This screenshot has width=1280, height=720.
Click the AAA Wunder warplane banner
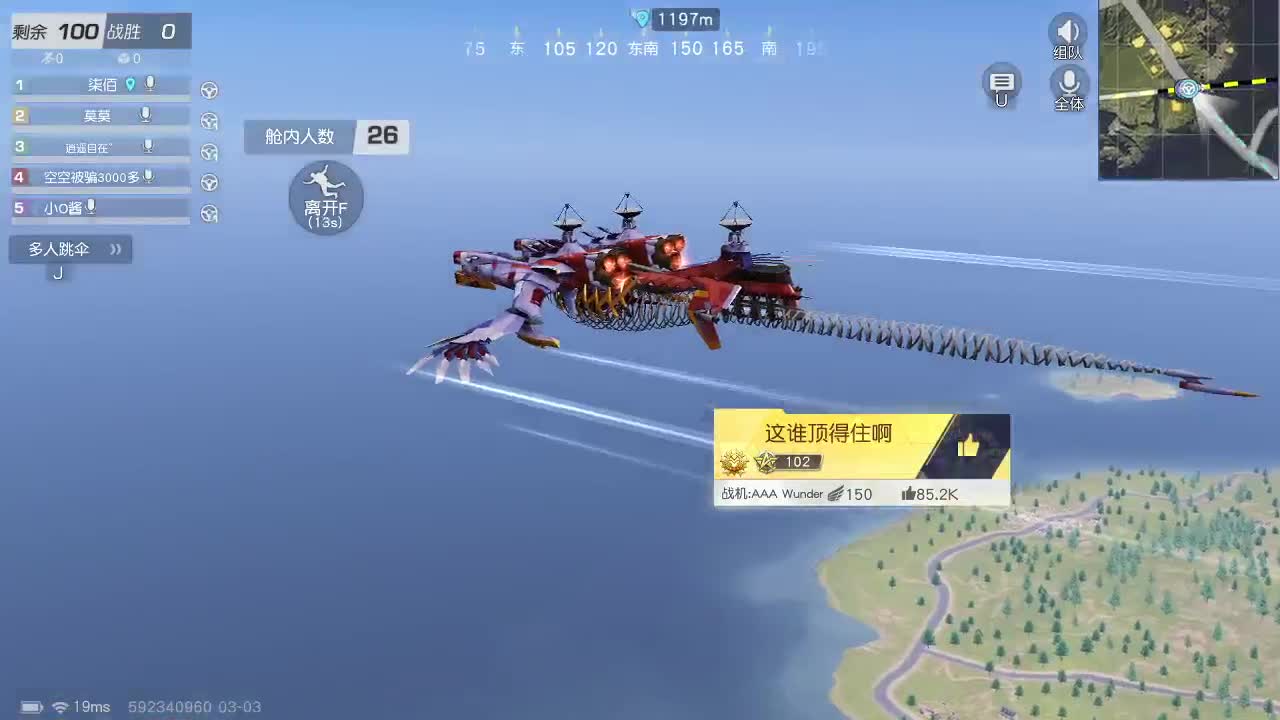tap(790, 493)
